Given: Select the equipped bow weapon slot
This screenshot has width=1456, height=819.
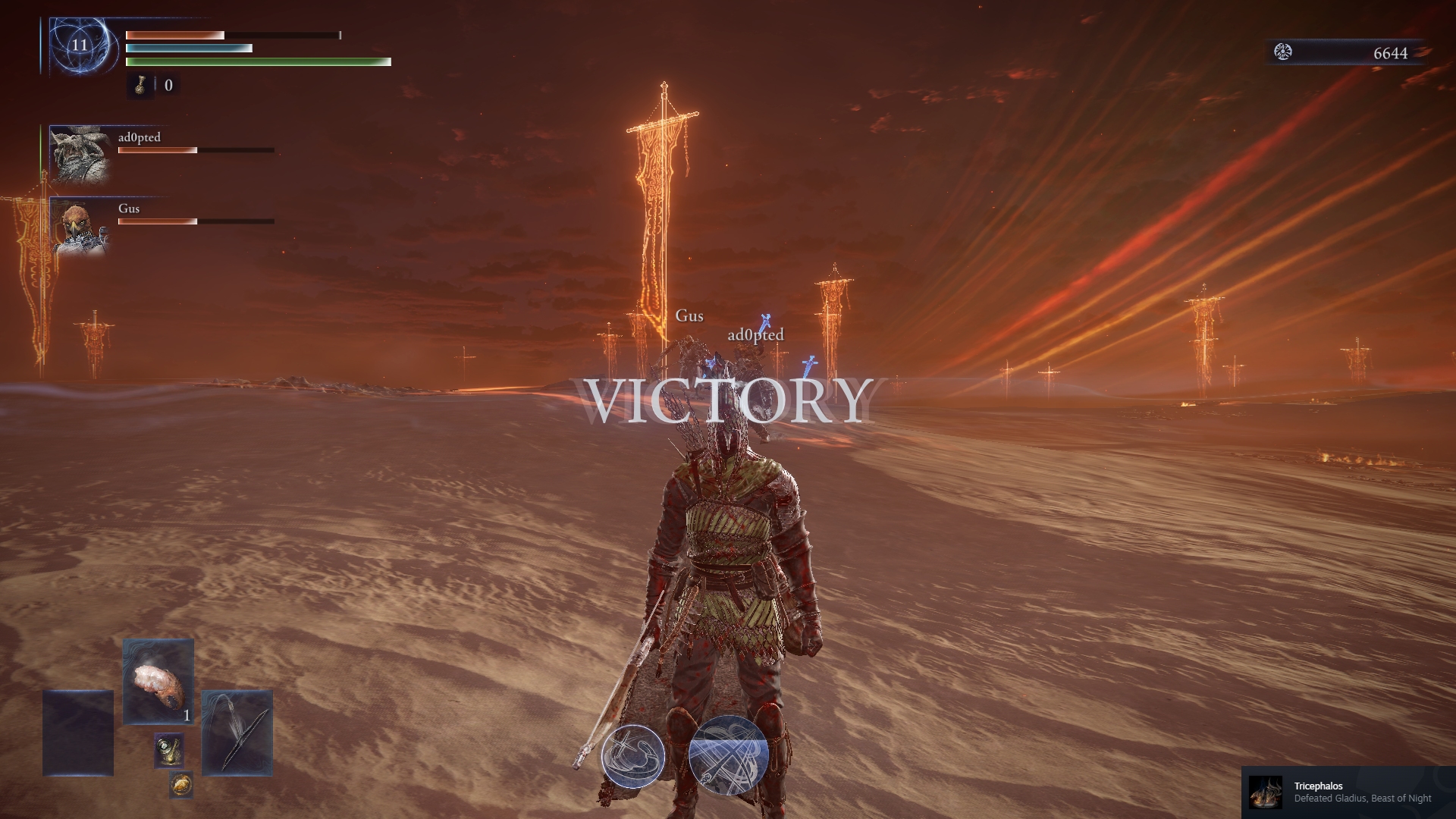Looking at the screenshot, I should click(237, 732).
